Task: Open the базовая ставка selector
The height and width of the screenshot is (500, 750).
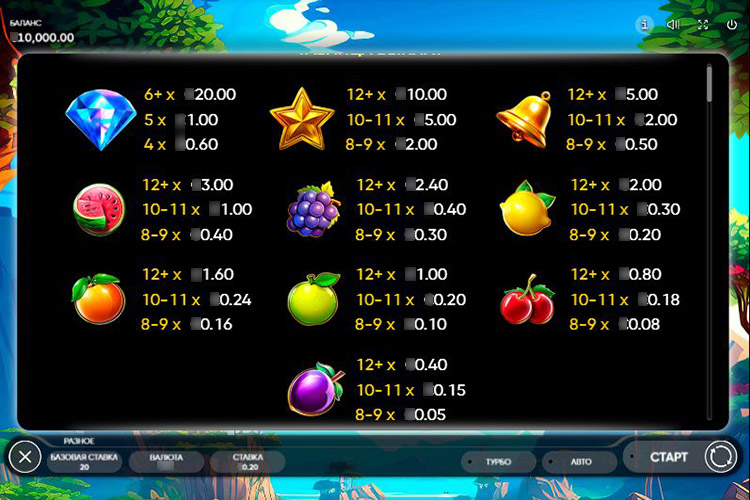Action: [x=84, y=461]
